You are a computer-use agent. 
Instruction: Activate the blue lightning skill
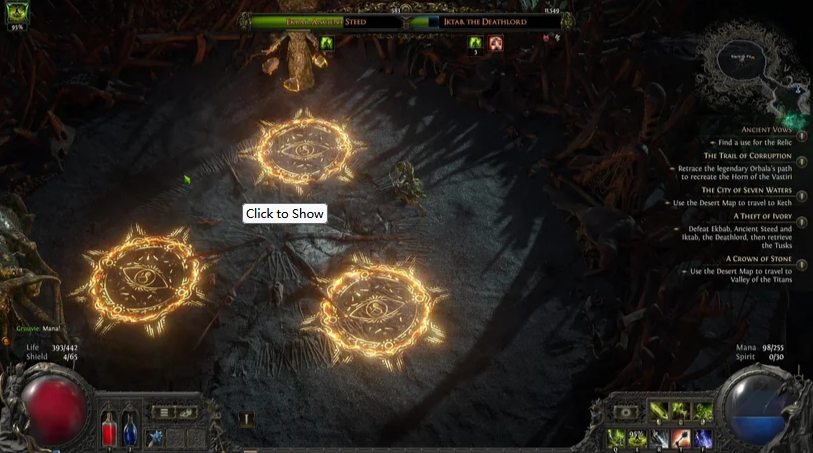(x=703, y=438)
